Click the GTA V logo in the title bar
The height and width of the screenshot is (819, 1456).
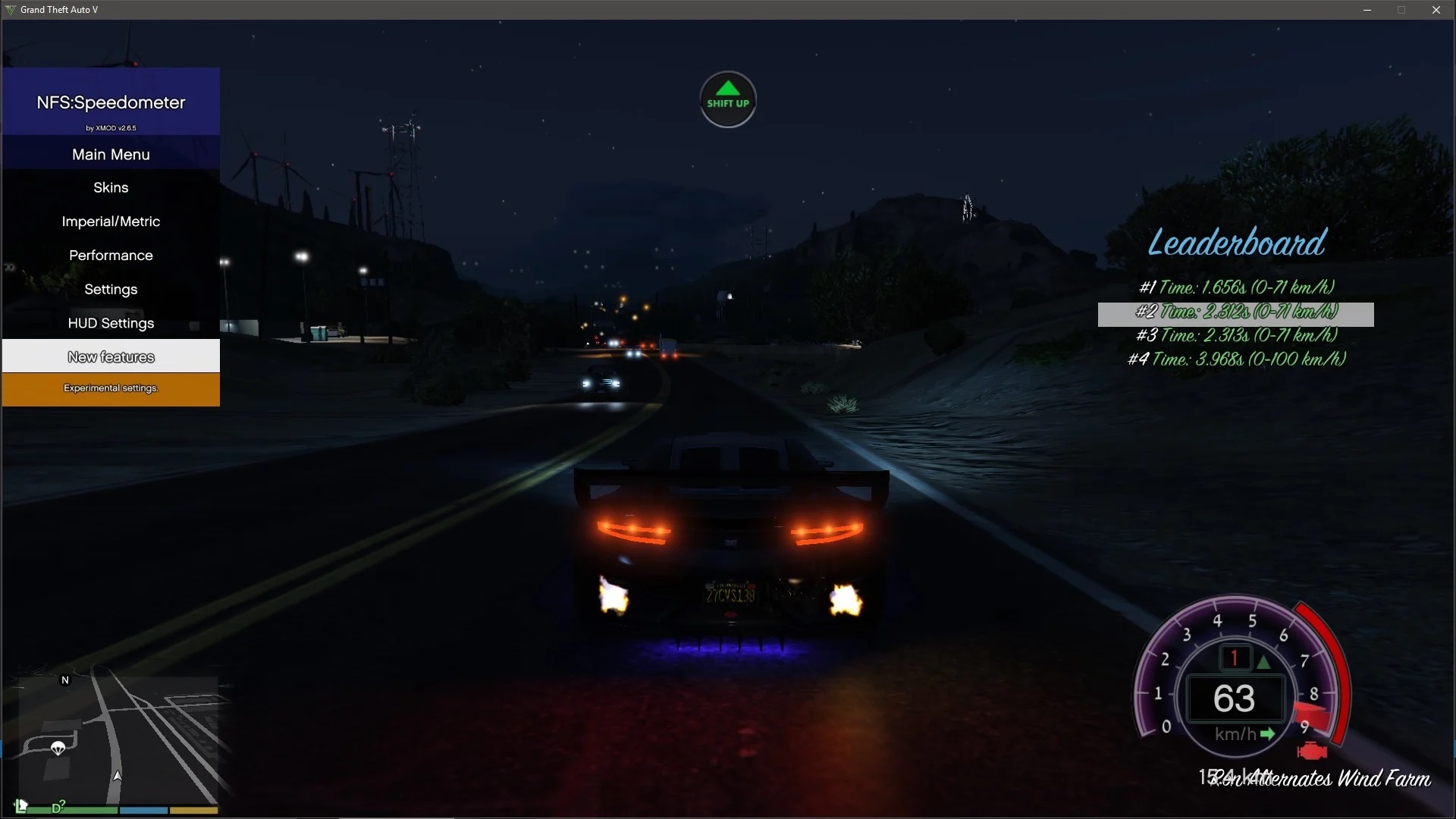pos(10,10)
